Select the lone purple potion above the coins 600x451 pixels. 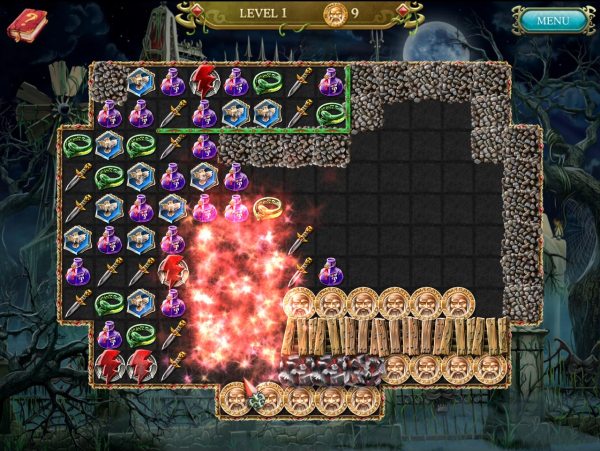click(332, 271)
